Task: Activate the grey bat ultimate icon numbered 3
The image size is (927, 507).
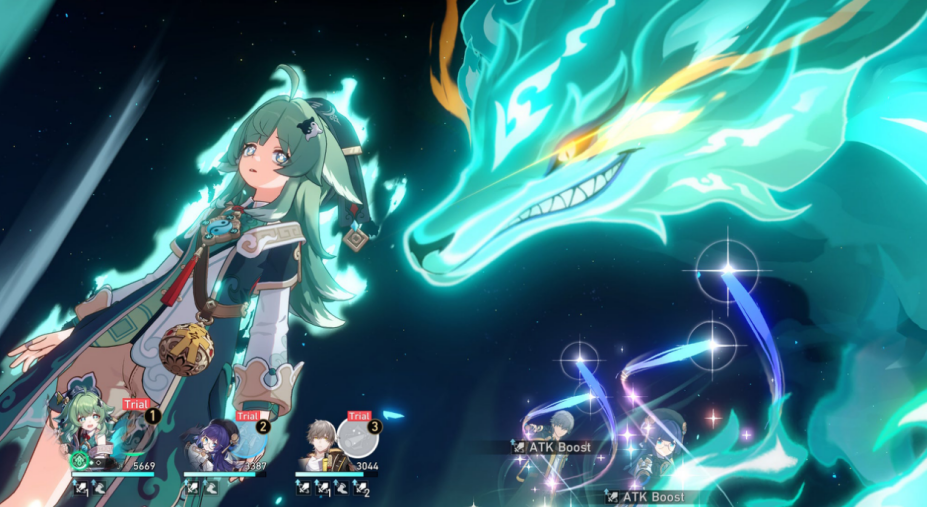Action: [x=358, y=438]
